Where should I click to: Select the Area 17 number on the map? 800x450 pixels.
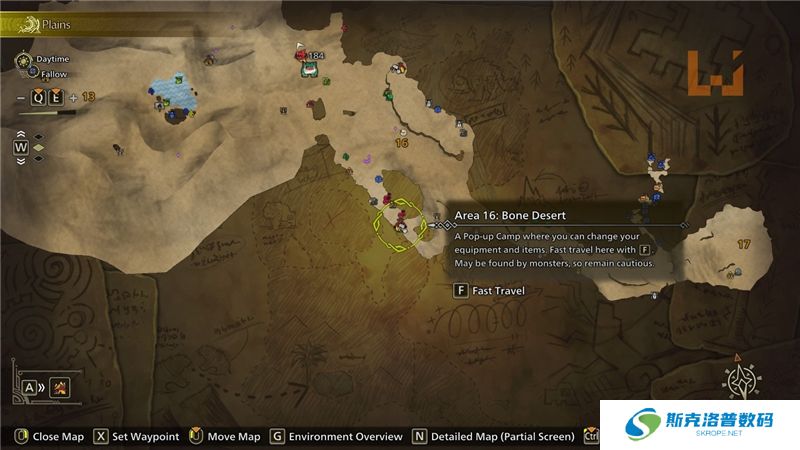(x=743, y=244)
